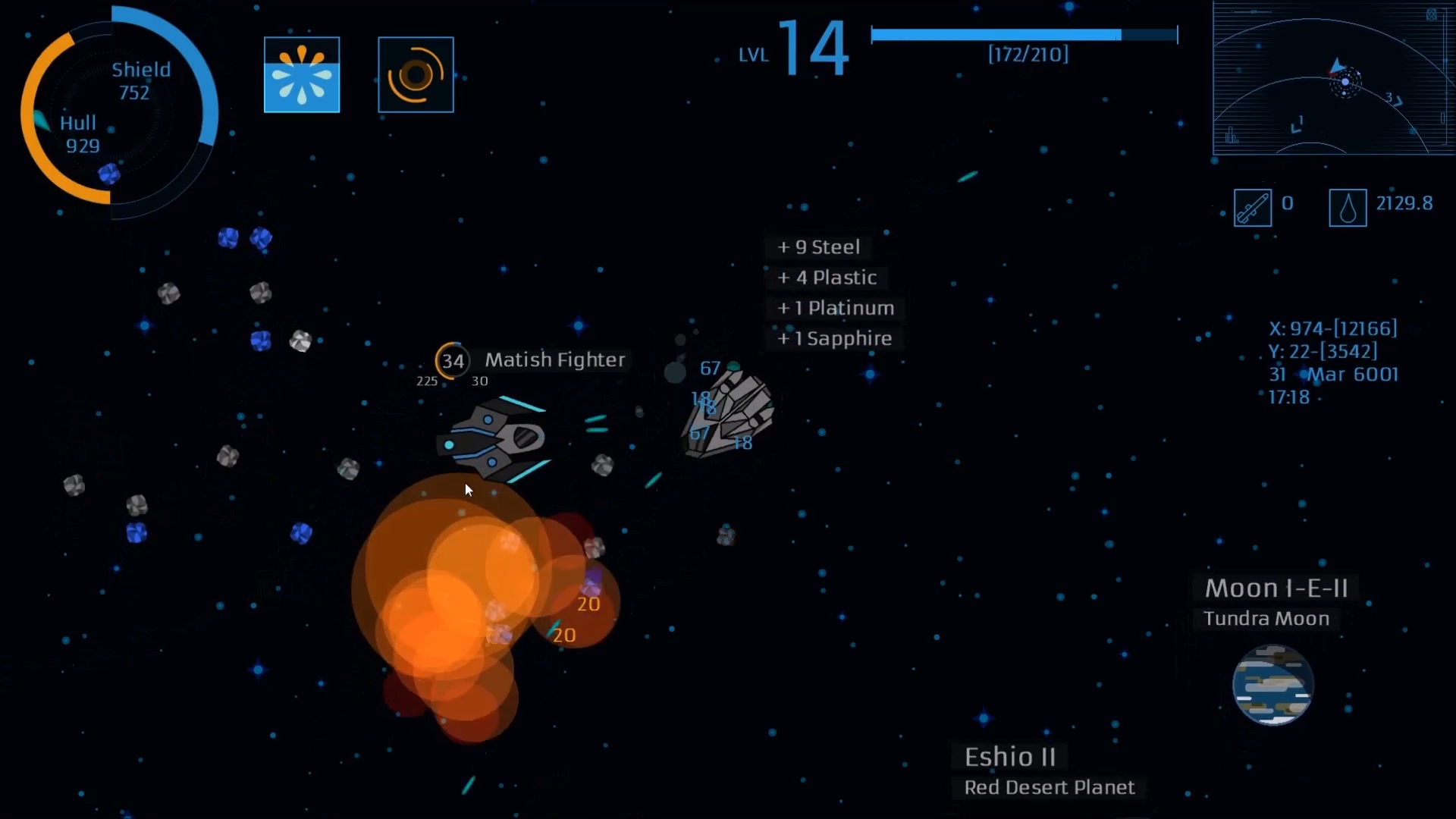Activate the splash/repair ability icon
This screenshot has width=1456, height=819.
tap(301, 74)
